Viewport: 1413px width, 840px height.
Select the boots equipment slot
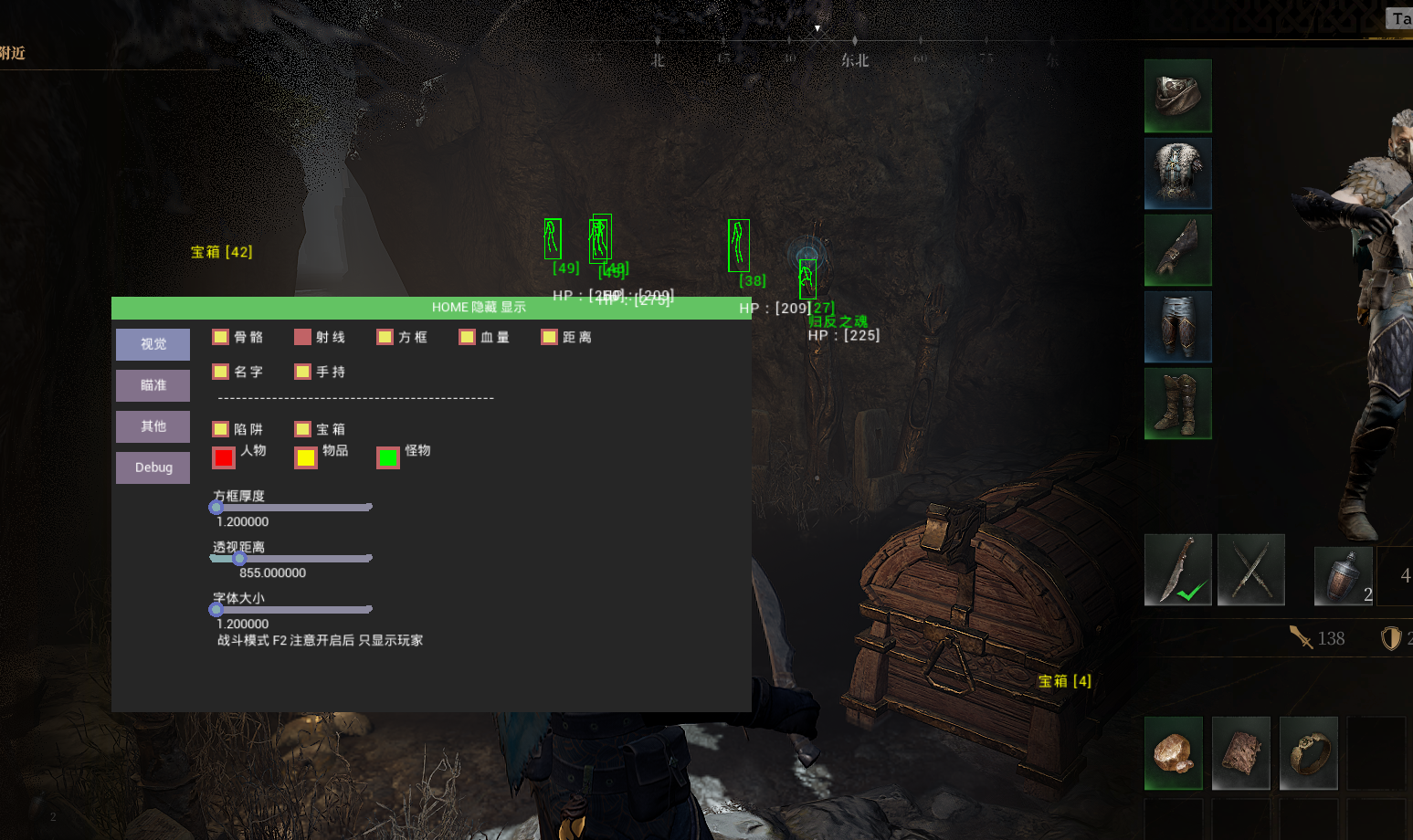point(1177,404)
